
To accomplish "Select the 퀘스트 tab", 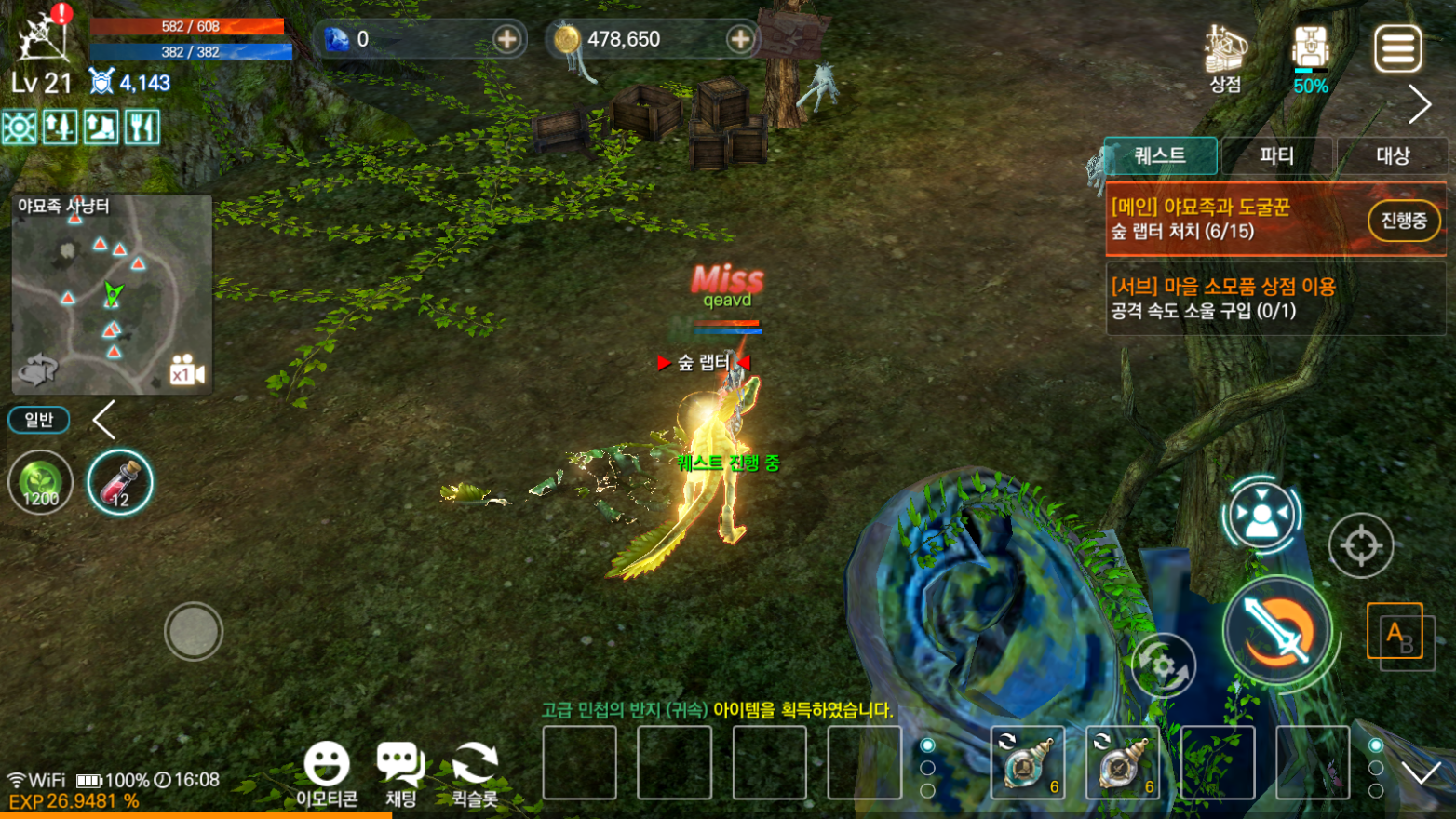I will [x=1160, y=156].
